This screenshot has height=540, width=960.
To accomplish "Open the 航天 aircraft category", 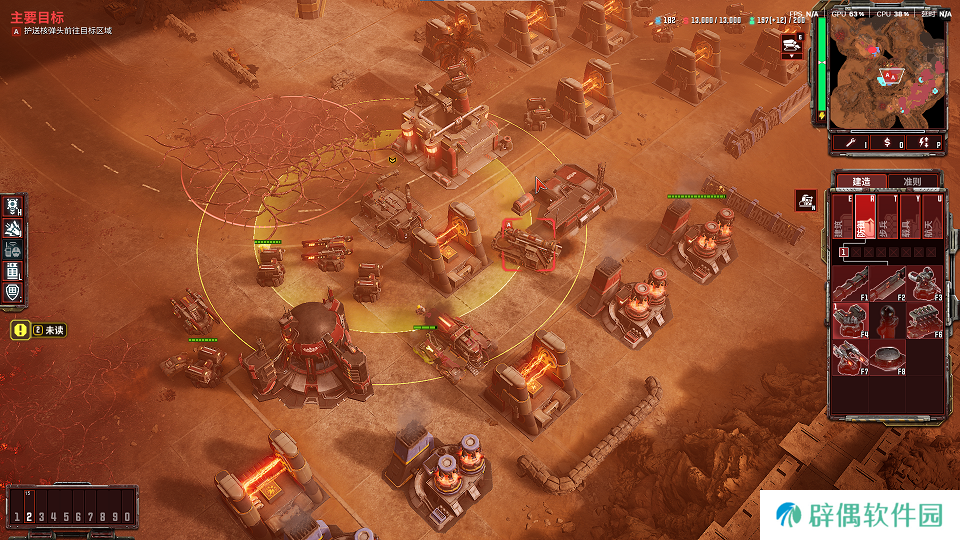I will click(x=933, y=218).
